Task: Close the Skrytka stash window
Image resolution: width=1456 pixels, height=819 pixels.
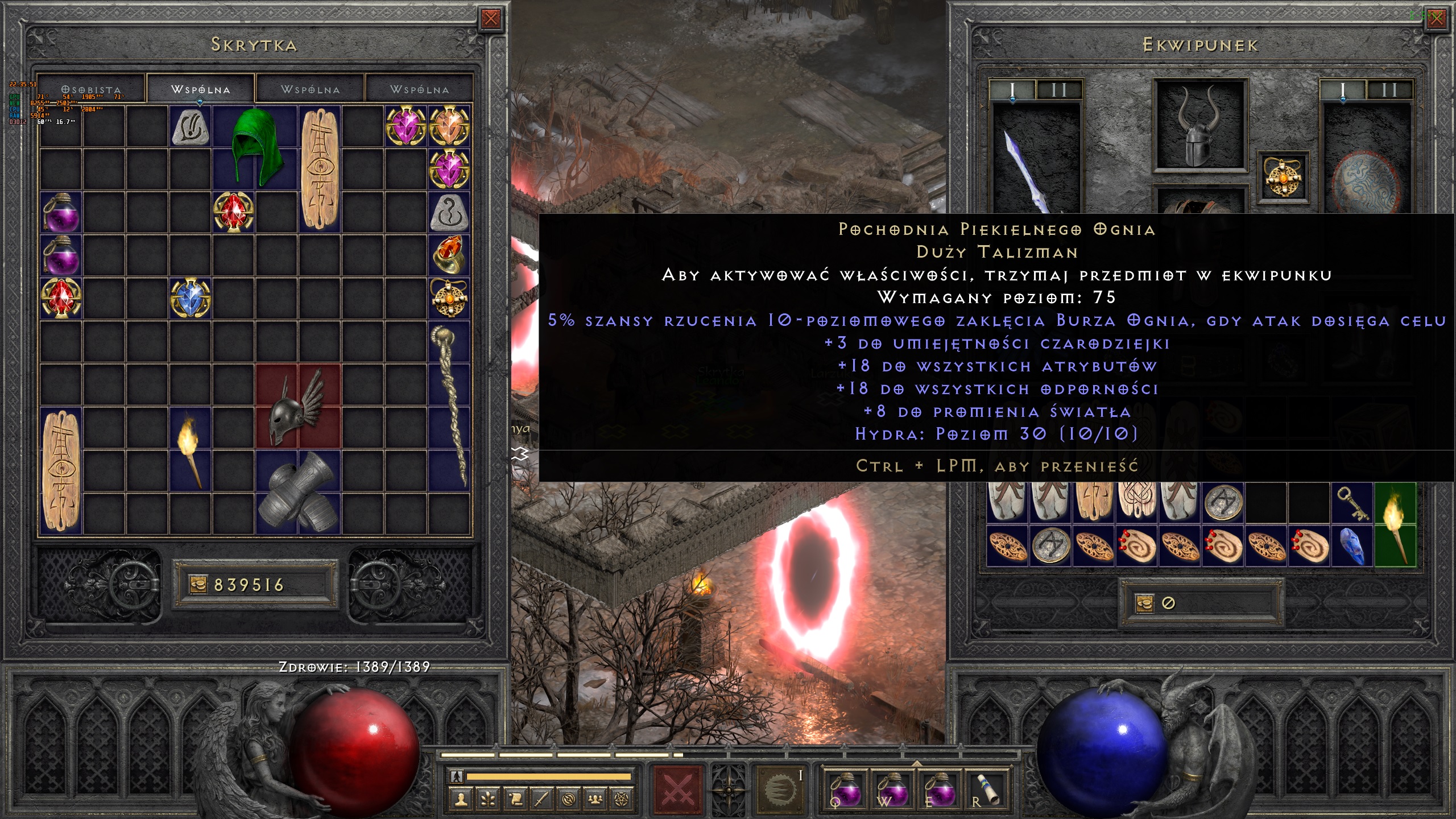Action: point(490,20)
